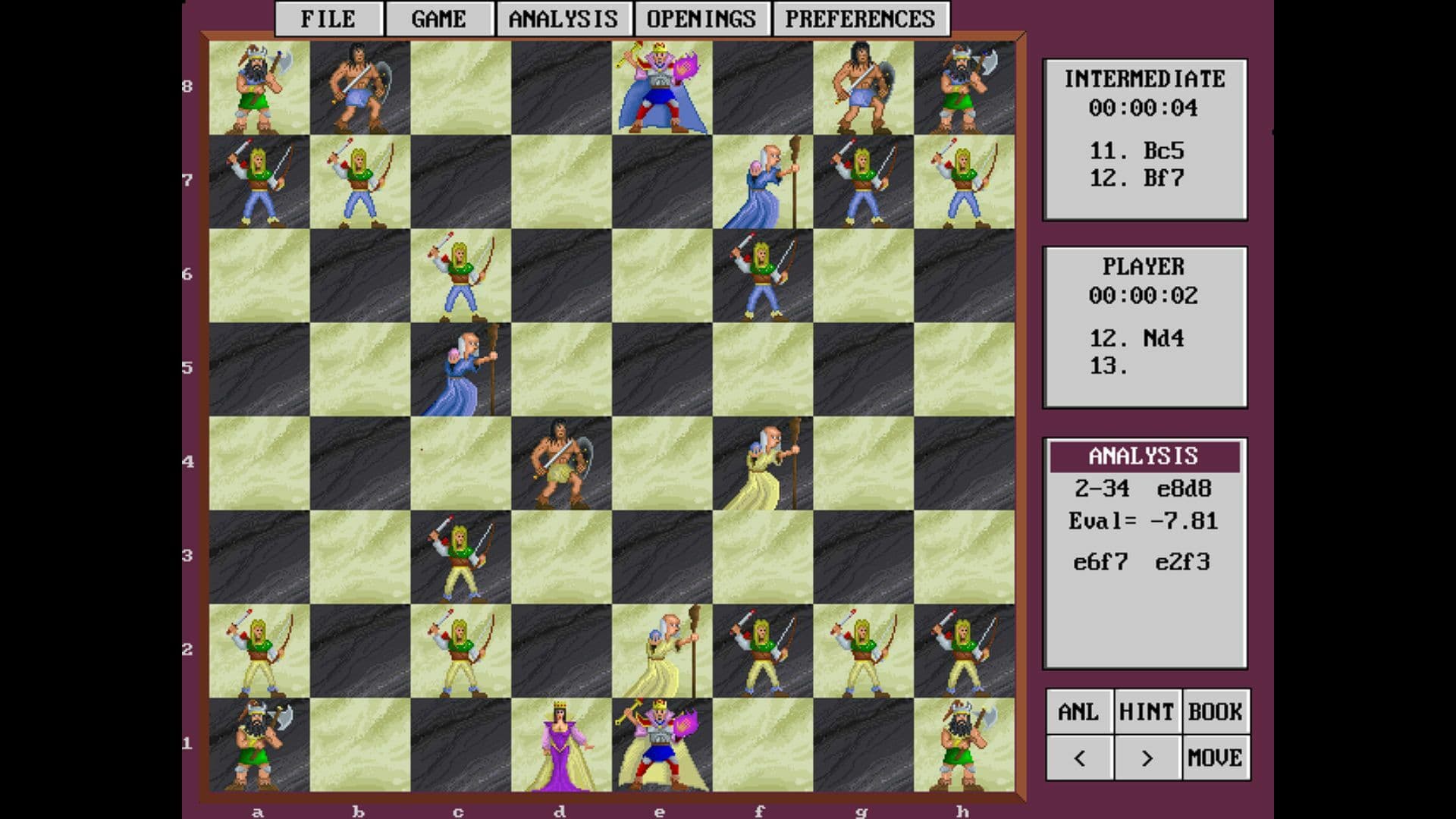Open the OPENINGS menu
This screenshot has height=819, width=1456.
(x=701, y=18)
